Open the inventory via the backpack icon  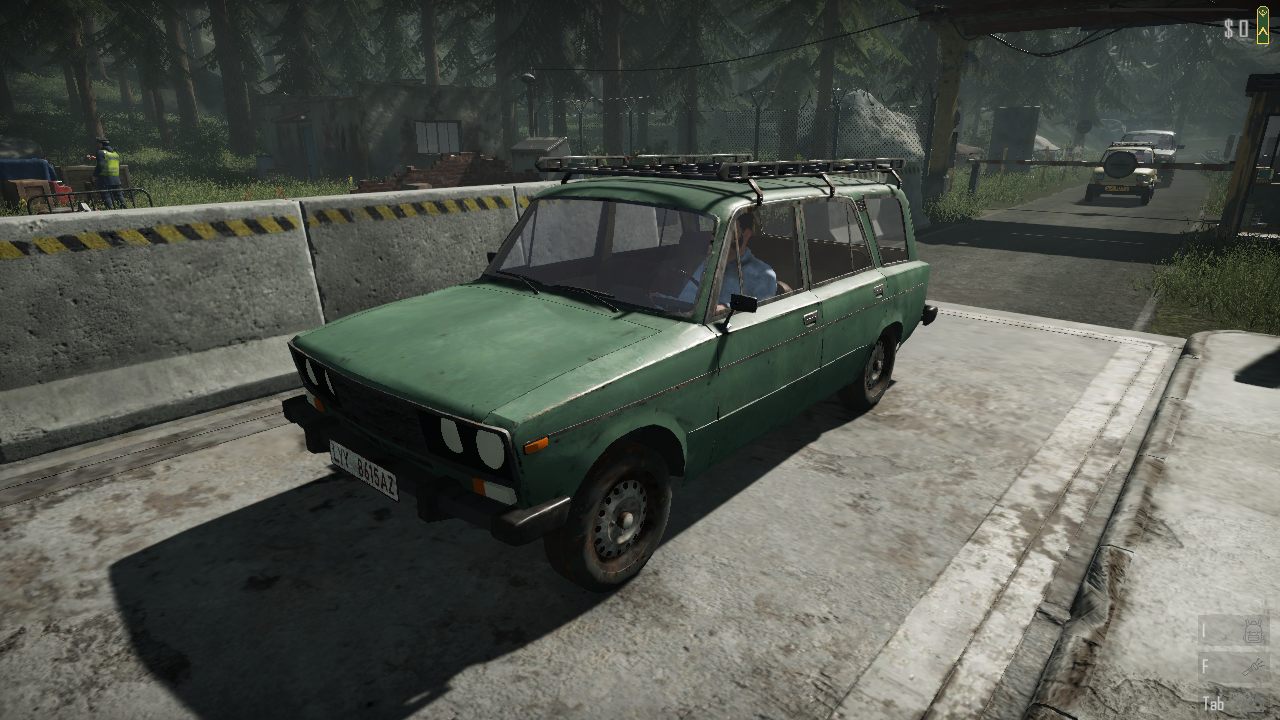[x=1253, y=630]
